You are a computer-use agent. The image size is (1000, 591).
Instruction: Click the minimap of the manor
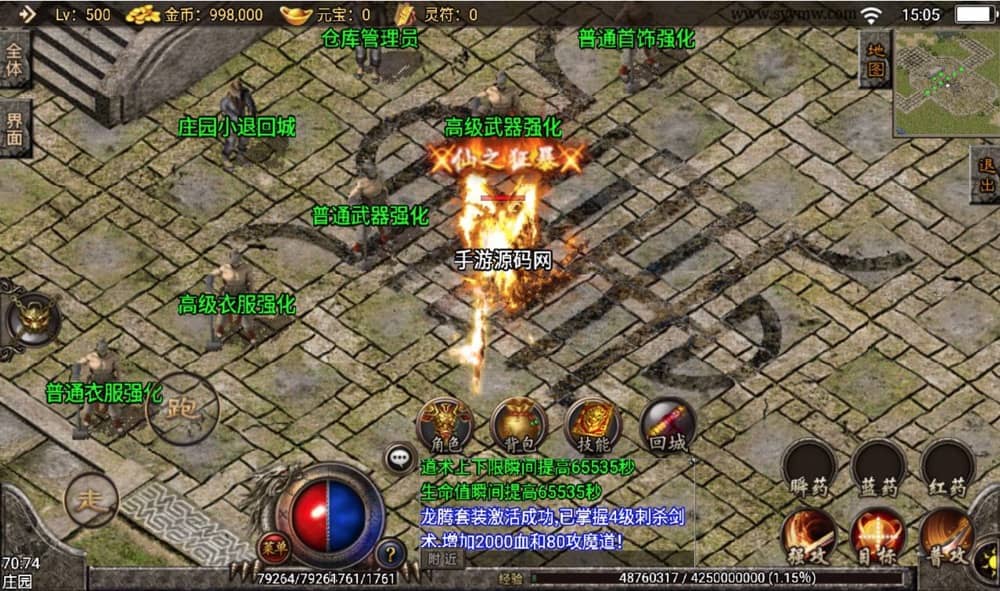point(944,67)
